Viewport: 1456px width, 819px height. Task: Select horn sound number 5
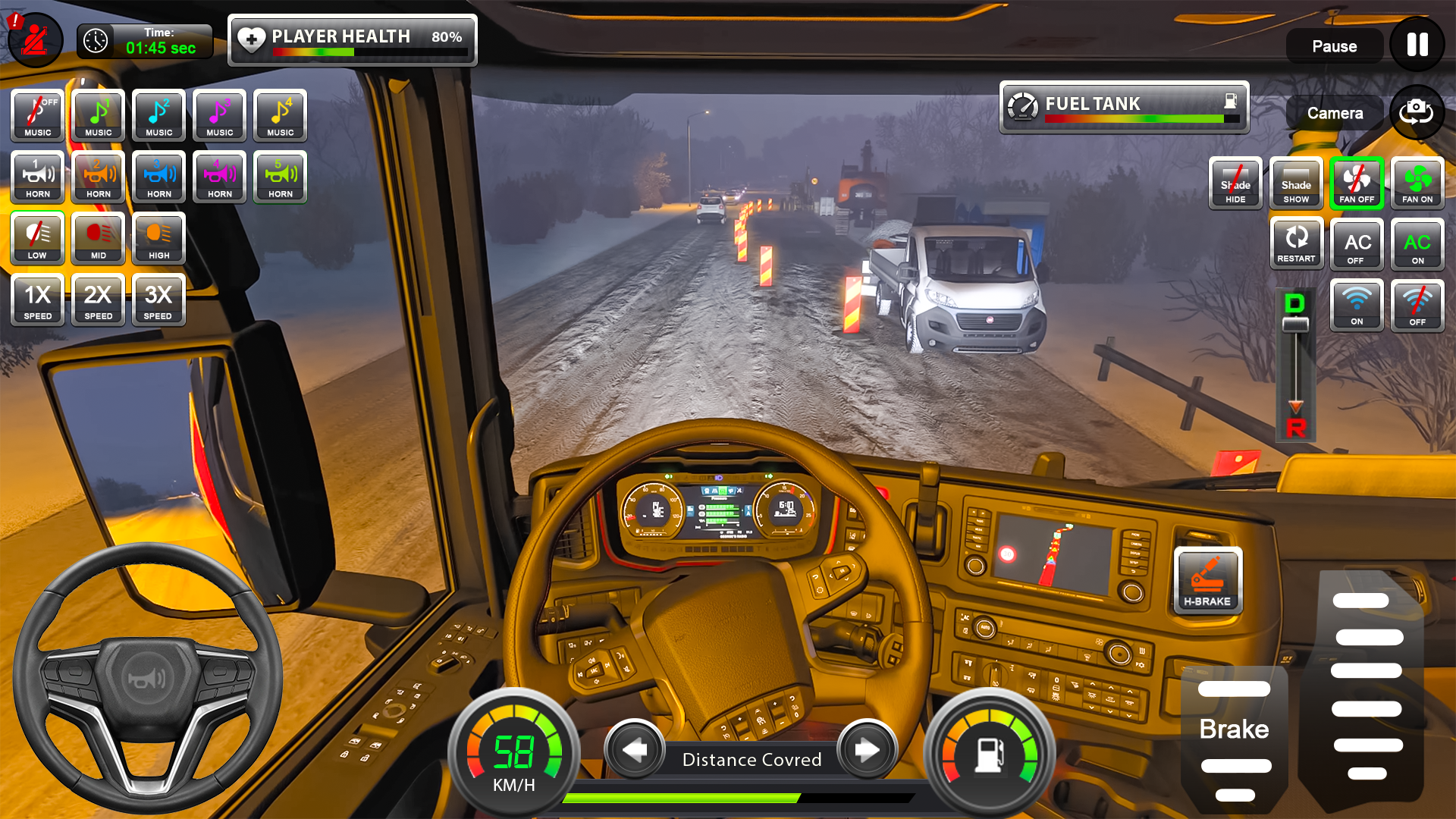[279, 177]
